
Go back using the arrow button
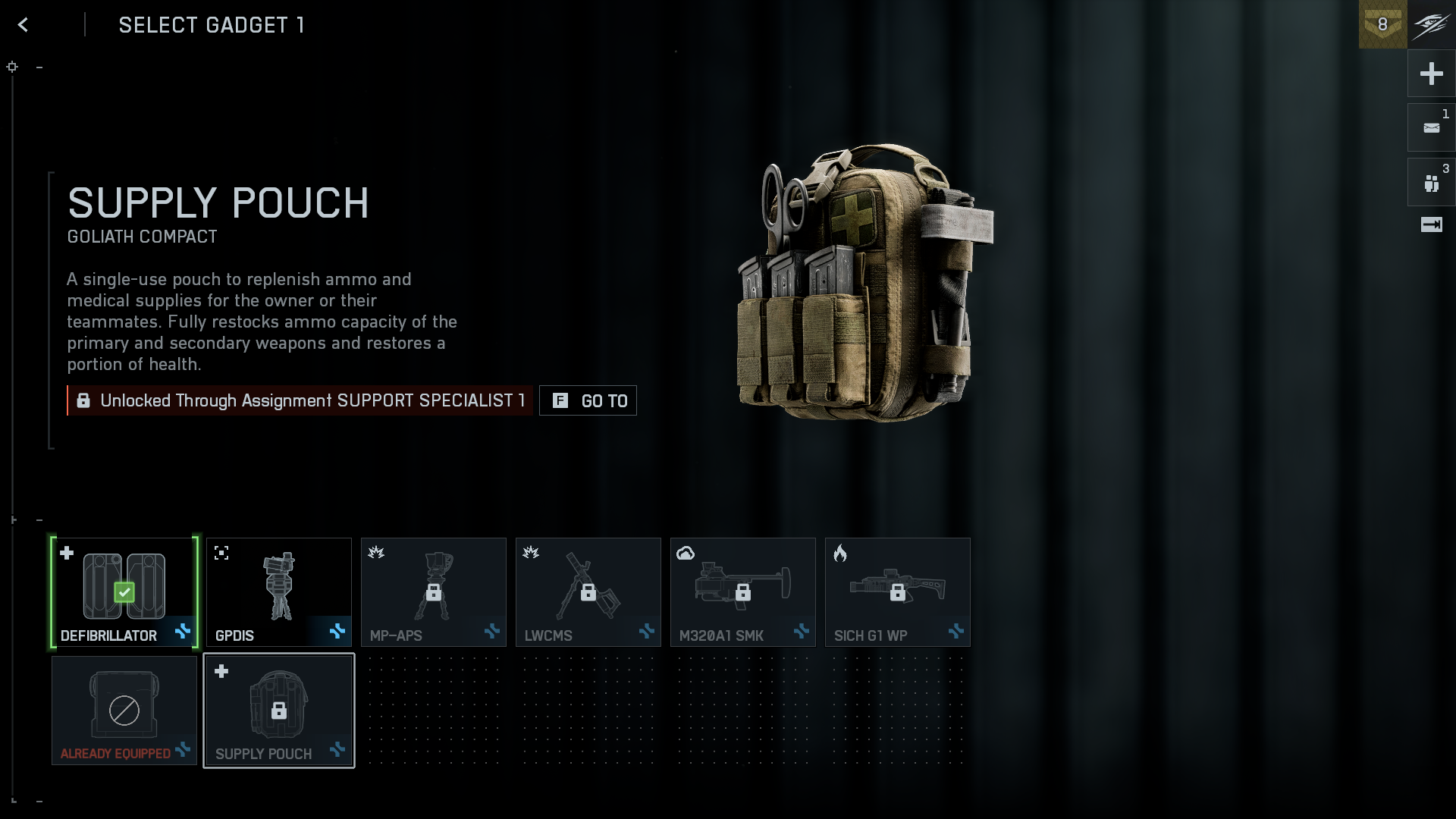23,25
